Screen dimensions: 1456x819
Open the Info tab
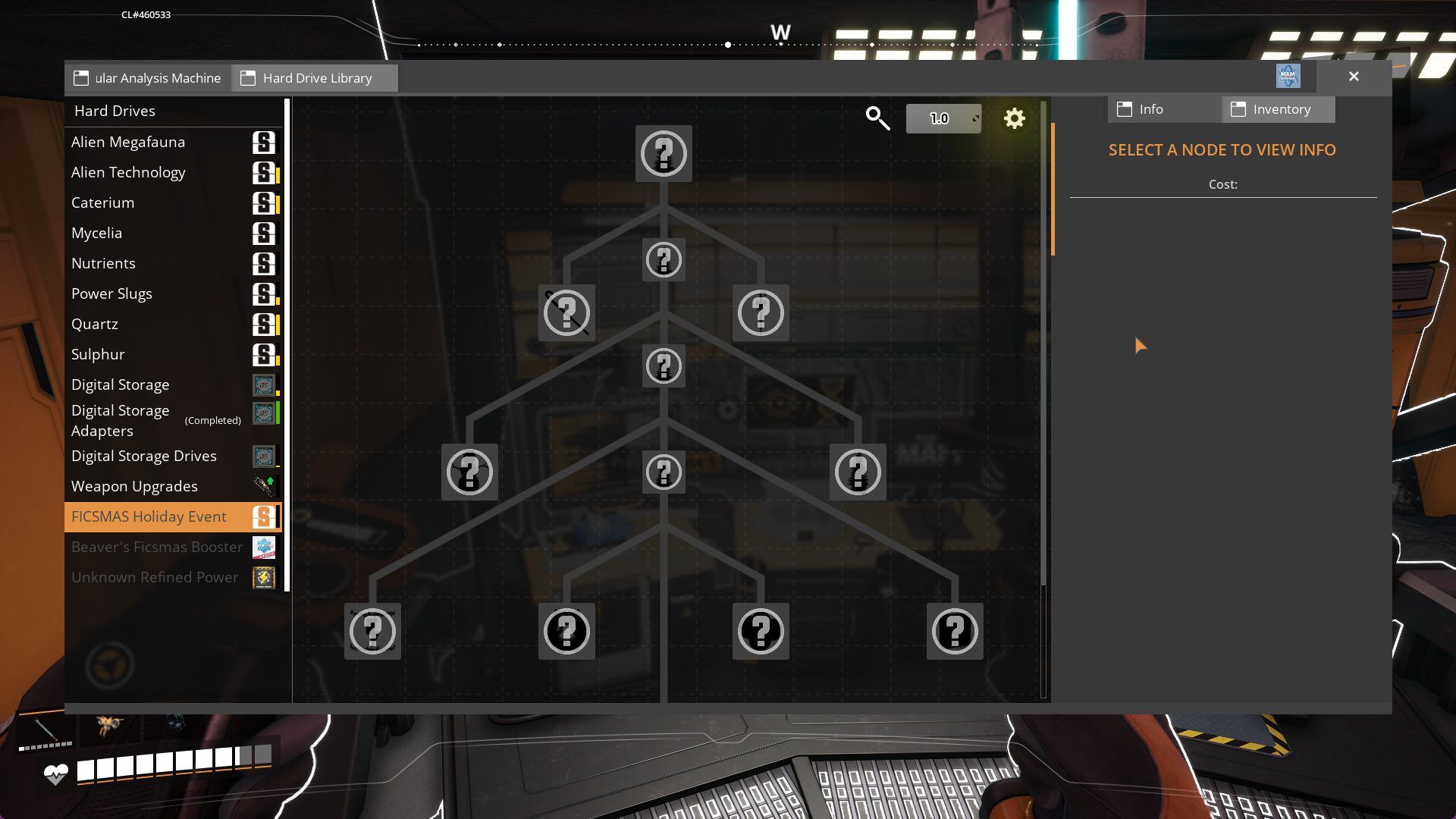(1153, 109)
